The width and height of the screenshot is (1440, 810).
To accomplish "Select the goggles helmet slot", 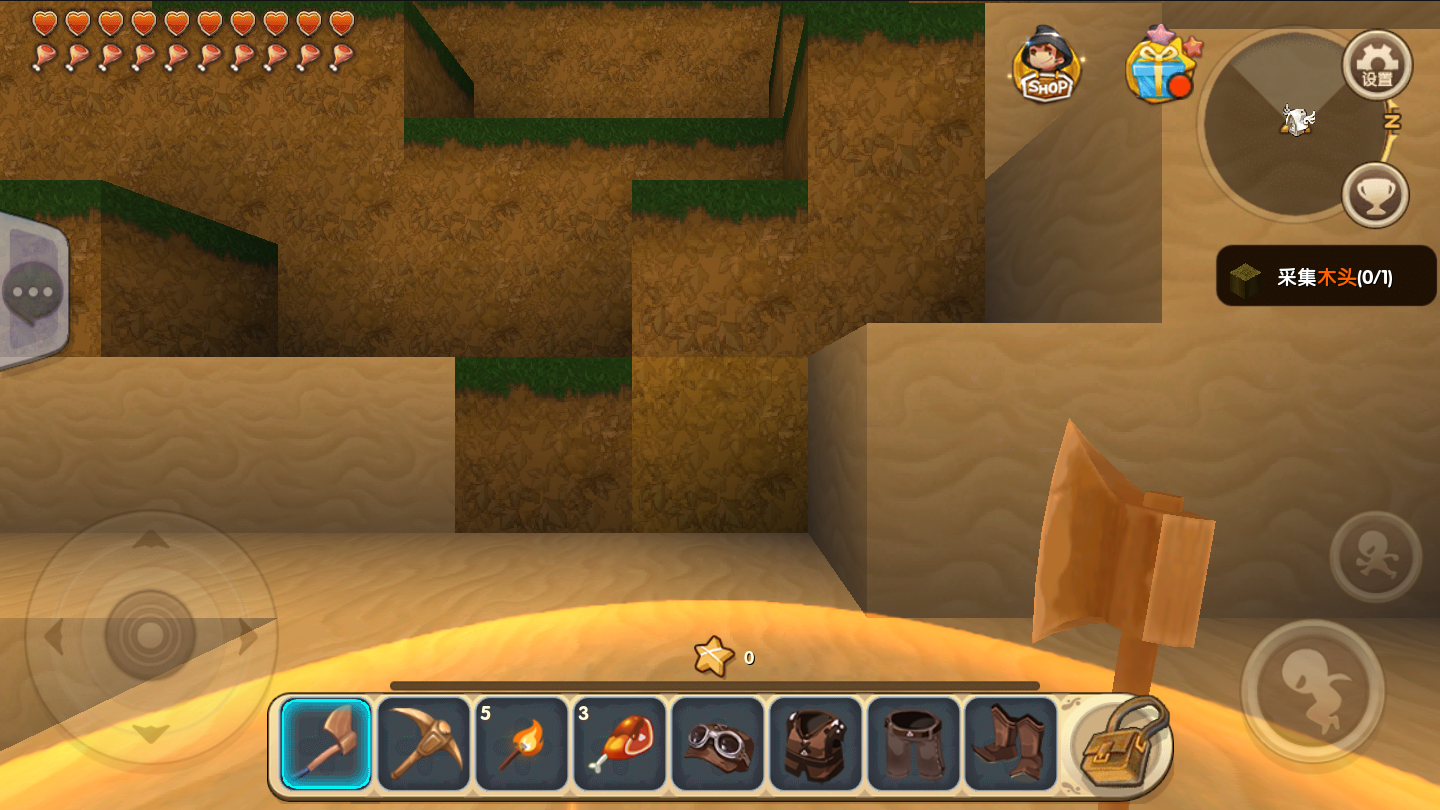I will (718, 744).
